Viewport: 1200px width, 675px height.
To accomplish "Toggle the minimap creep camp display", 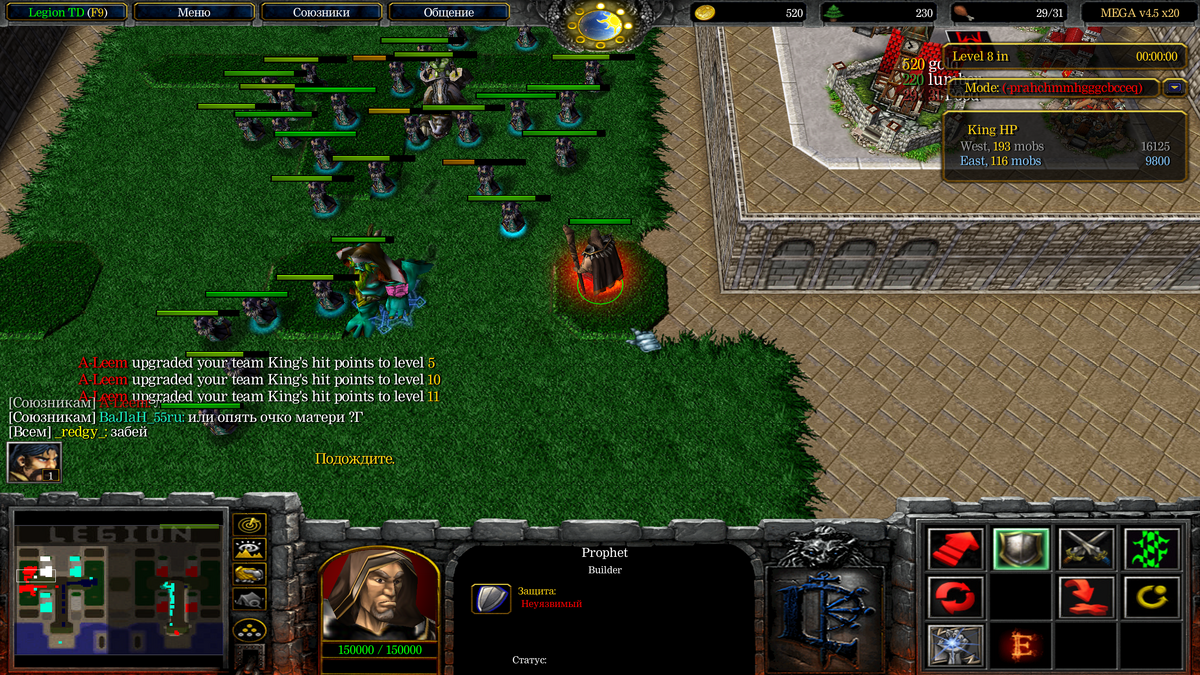I will [x=248, y=598].
